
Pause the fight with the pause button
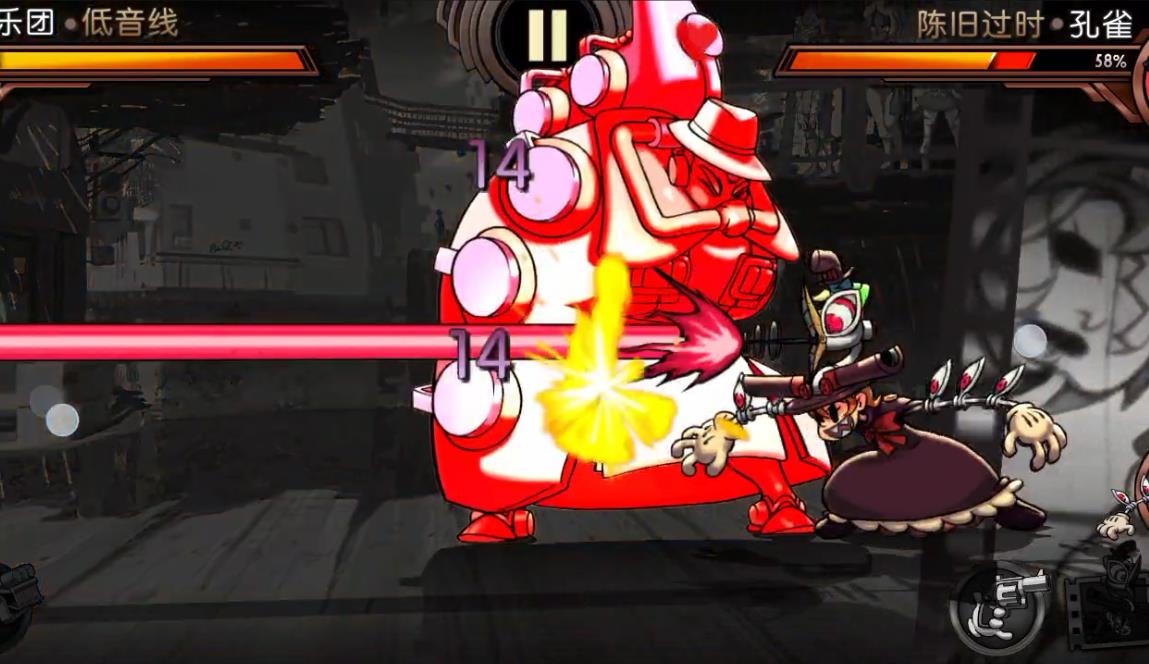point(547,36)
